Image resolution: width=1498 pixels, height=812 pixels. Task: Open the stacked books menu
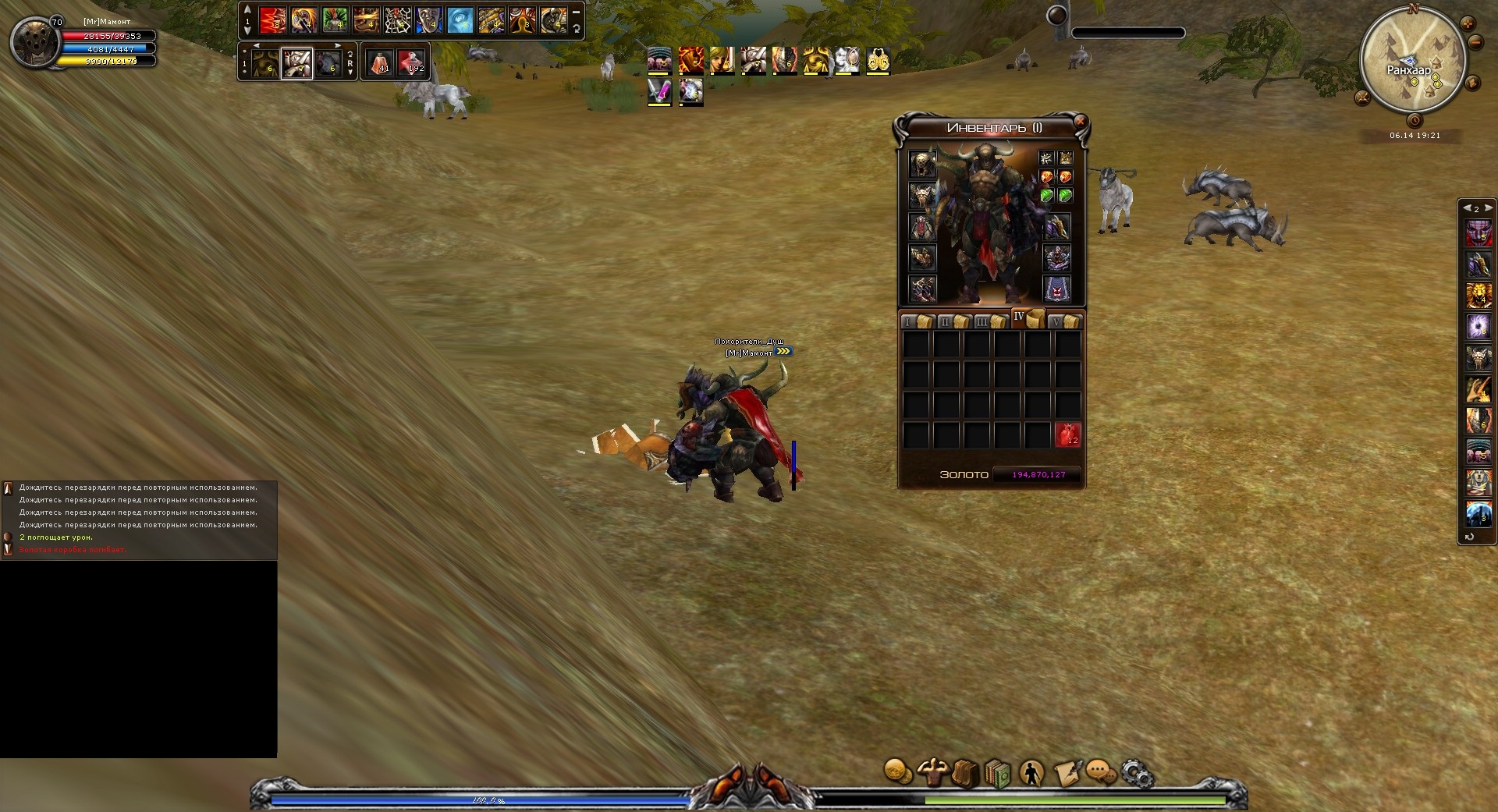[x=998, y=774]
